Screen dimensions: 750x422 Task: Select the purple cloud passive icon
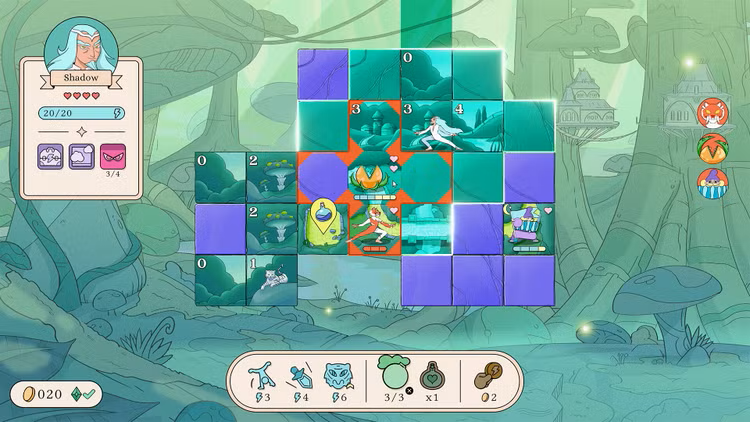[82, 155]
